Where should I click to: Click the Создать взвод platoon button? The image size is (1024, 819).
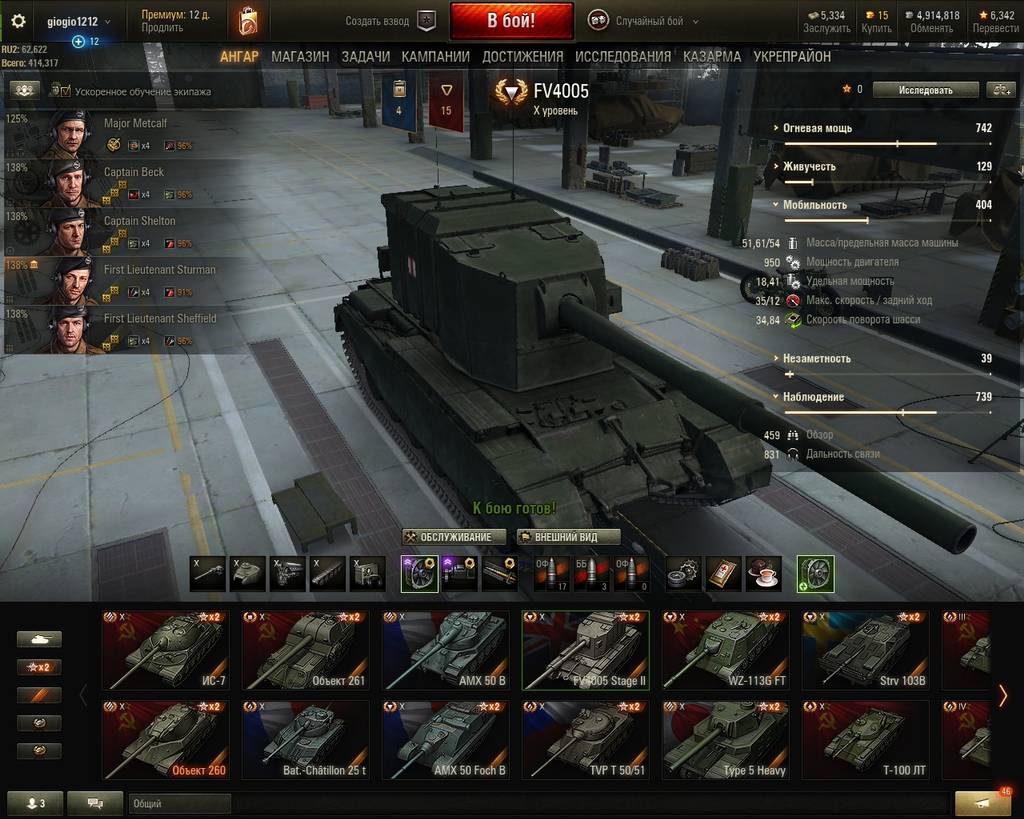click(x=391, y=21)
